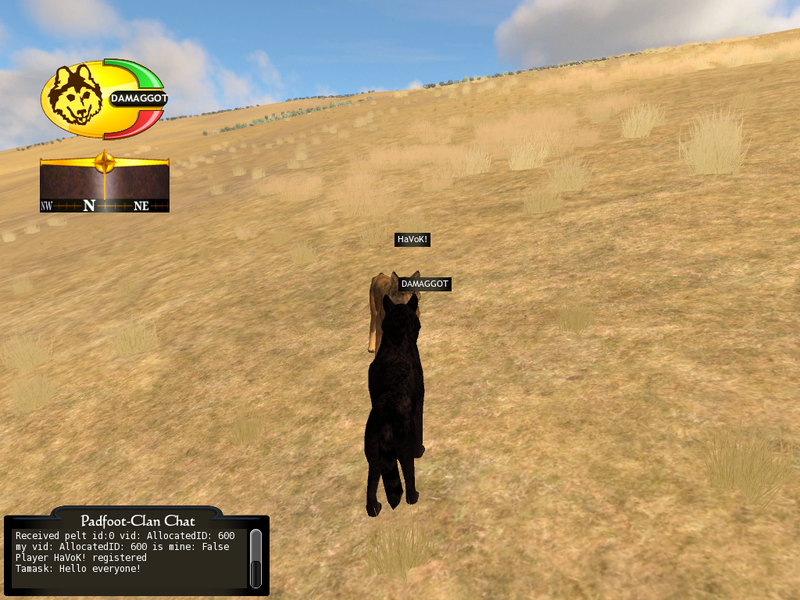Click the chat window scrollbar
Image resolution: width=800 pixels, height=600 pixels.
click(x=255, y=558)
